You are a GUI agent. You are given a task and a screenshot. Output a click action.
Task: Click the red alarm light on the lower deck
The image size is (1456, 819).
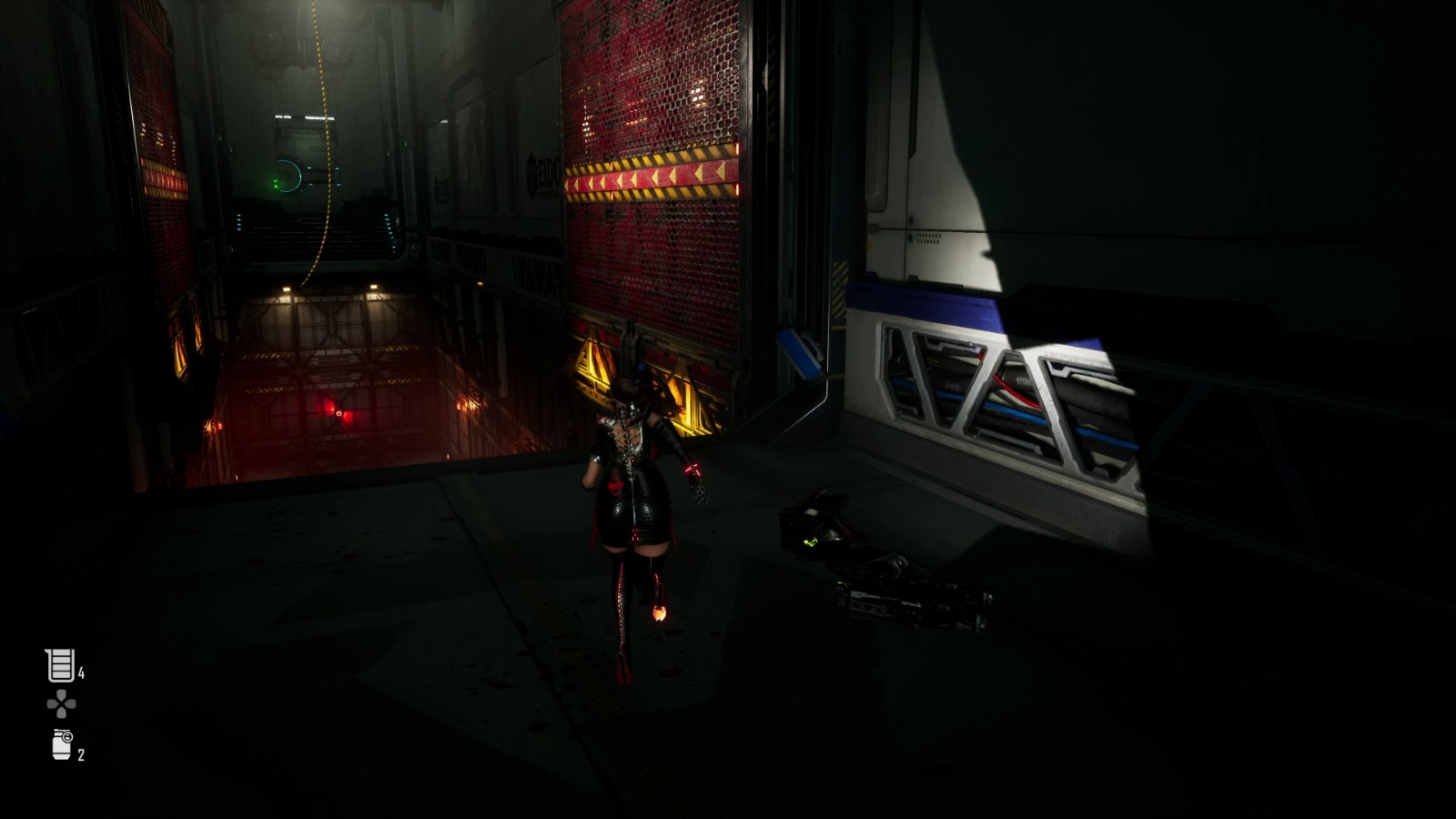point(337,412)
